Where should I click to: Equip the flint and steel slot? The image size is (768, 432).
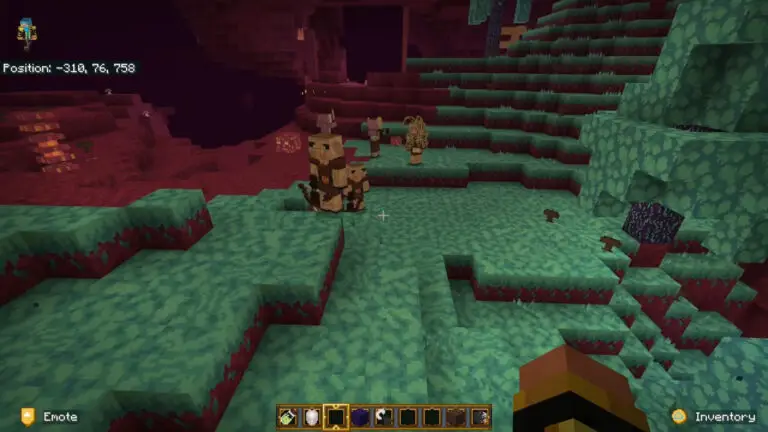point(383,417)
